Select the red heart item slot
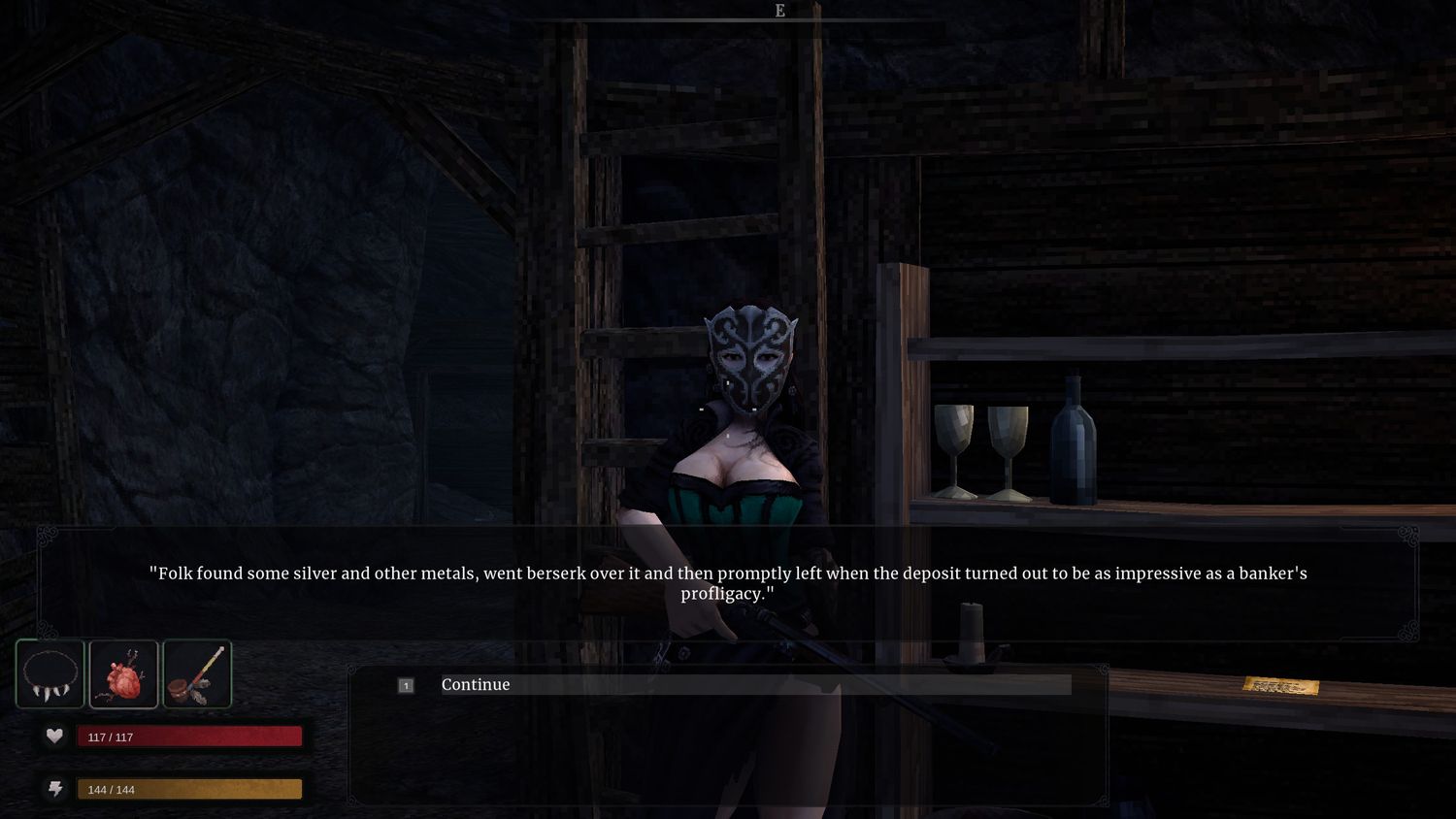The height and width of the screenshot is (819, 1456). click(x=124, y=674)
